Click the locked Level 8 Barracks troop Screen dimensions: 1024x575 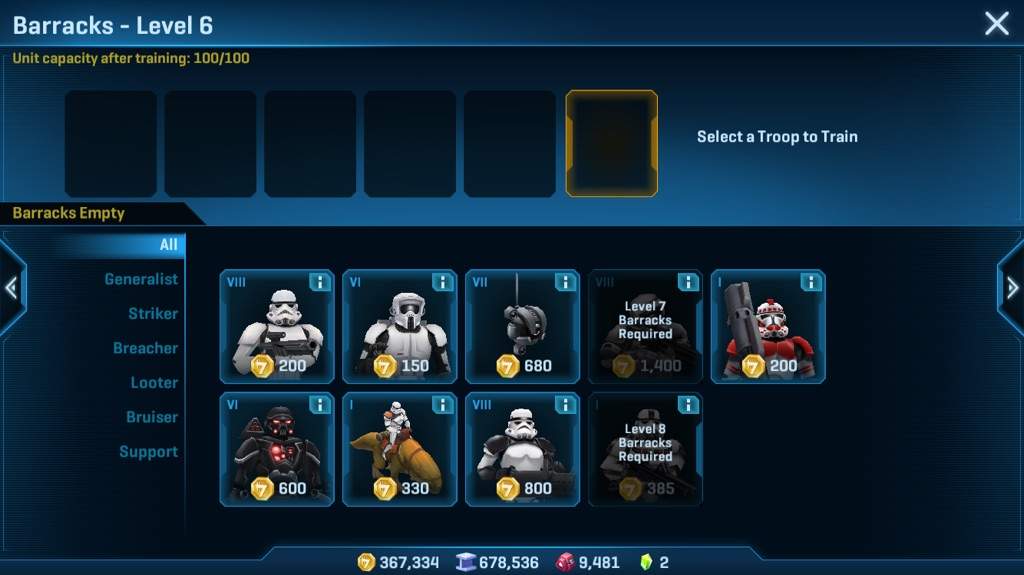(645, 450)
